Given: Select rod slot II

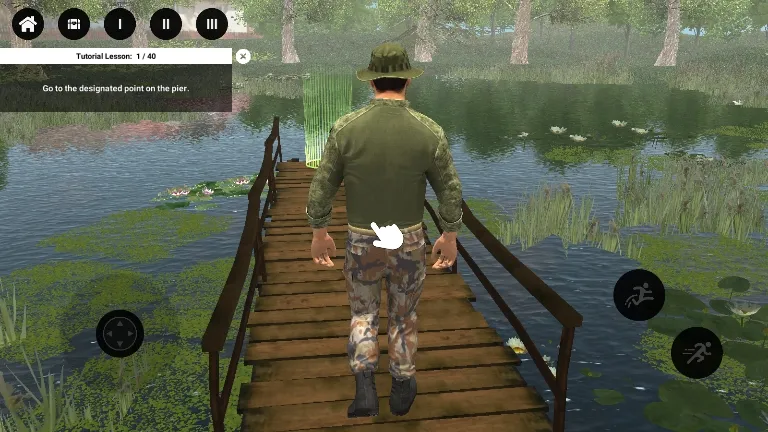Looking at the screenshot, I should [166, 23].
